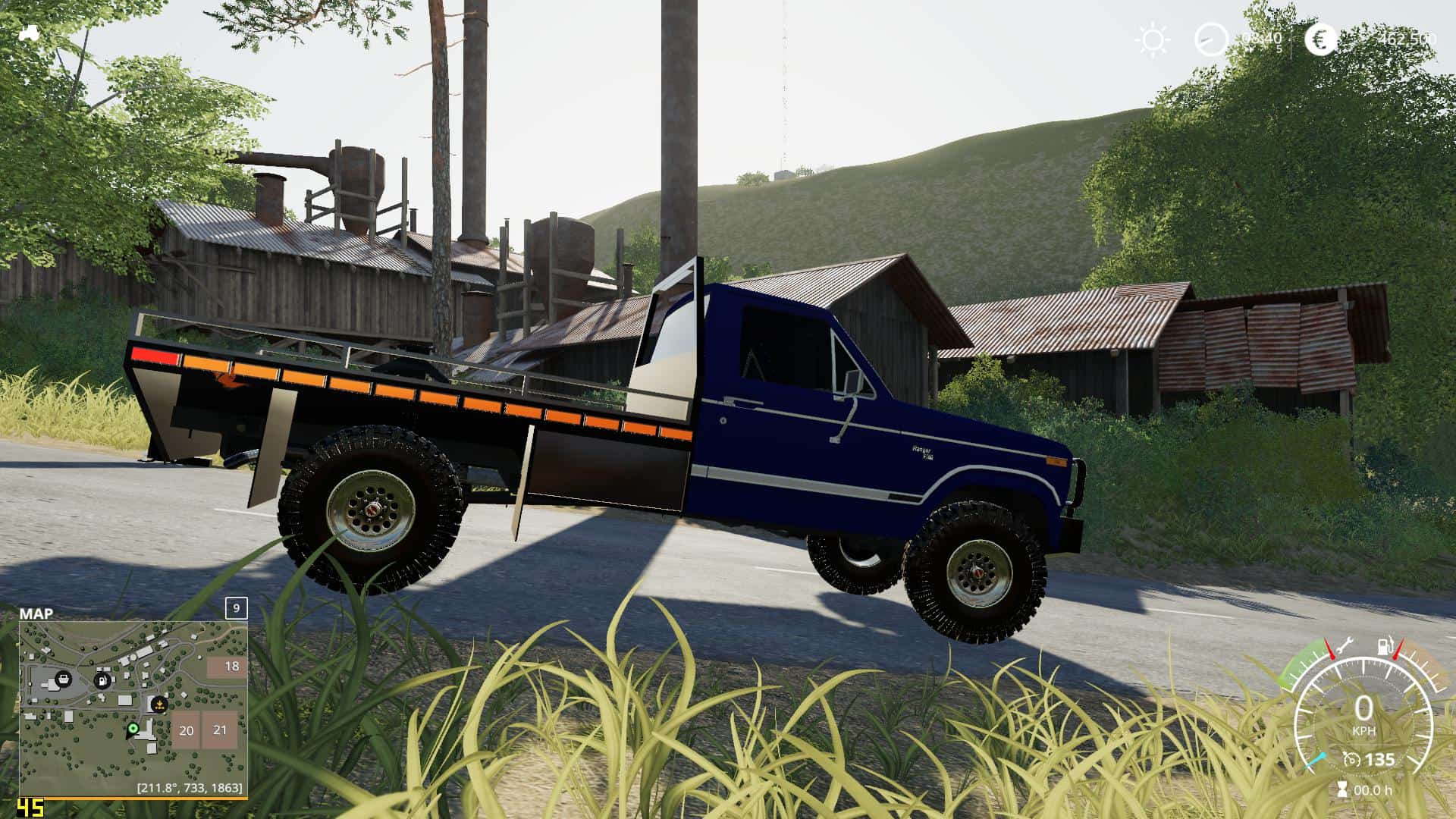
Task: Click the shop basket marker on minimap
Action: [x=63, y=679]
